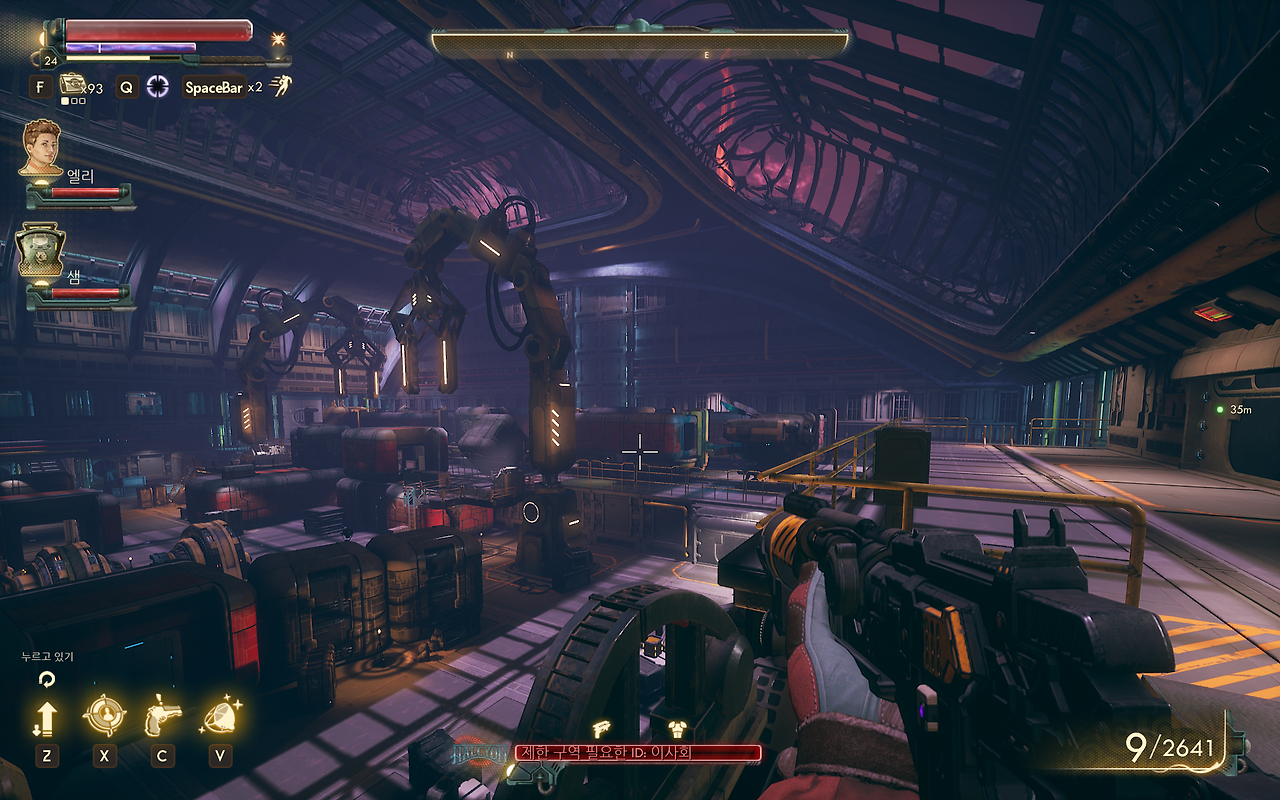Image resolution: width=1280 pixels, height=800 pixels.
Task: Select SAM's robot companion portrait
Action: 40,250
